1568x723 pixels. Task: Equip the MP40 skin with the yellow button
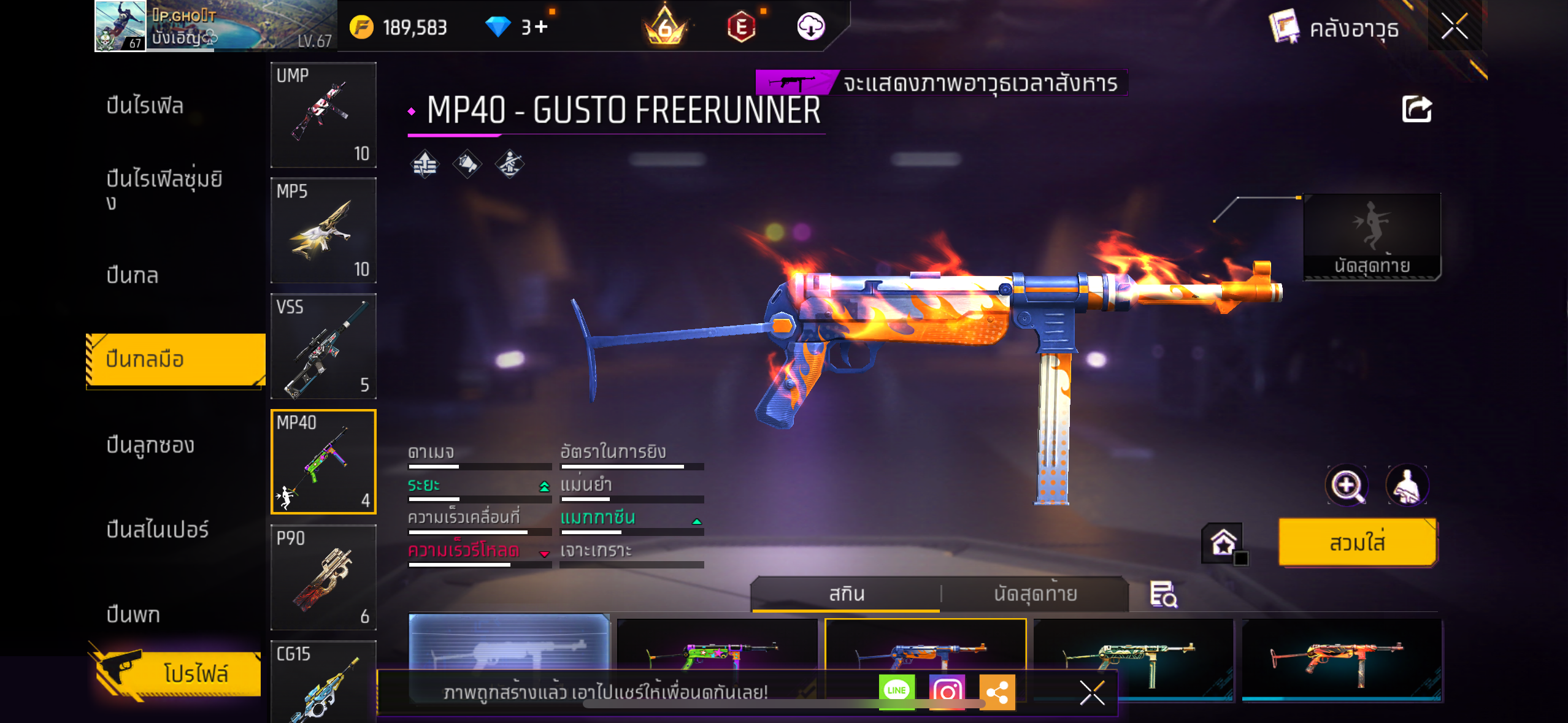click(1357, 542)
